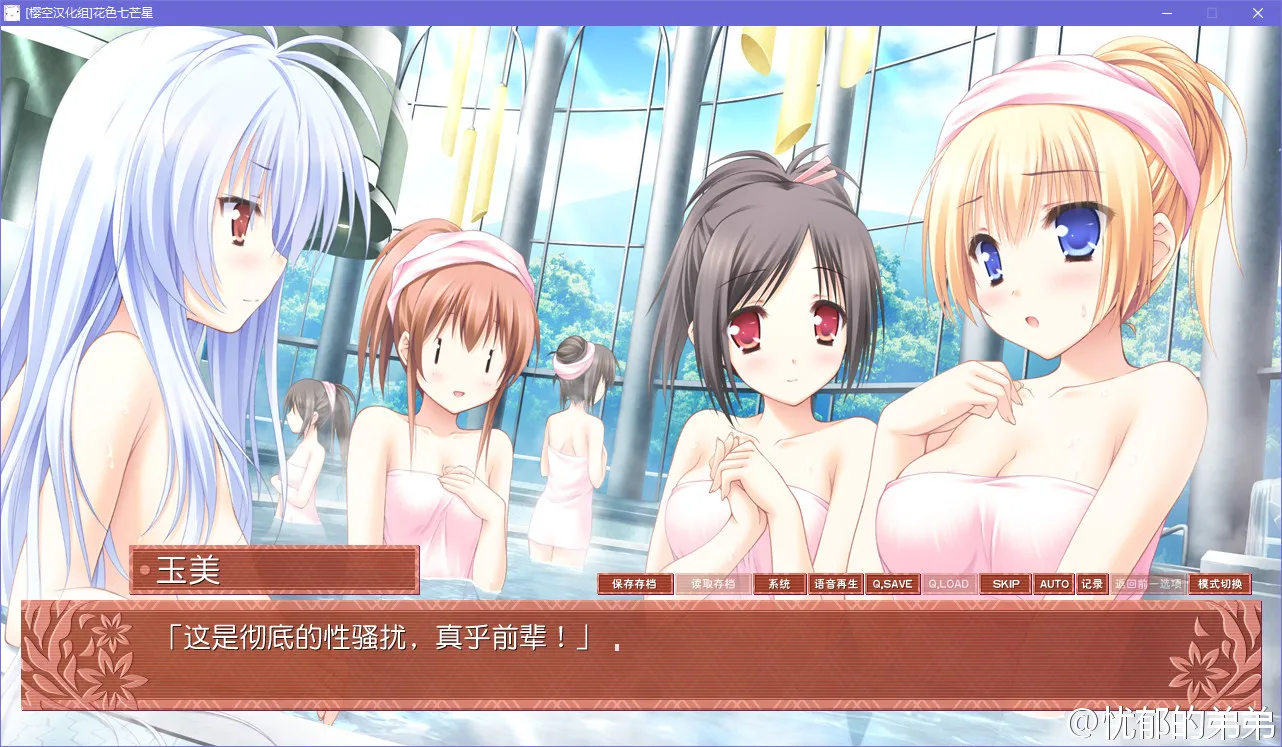Replay the voice with 语音再生
Image resolution: width=1282 pixels, height=747 pixels.
coord(835,584)
